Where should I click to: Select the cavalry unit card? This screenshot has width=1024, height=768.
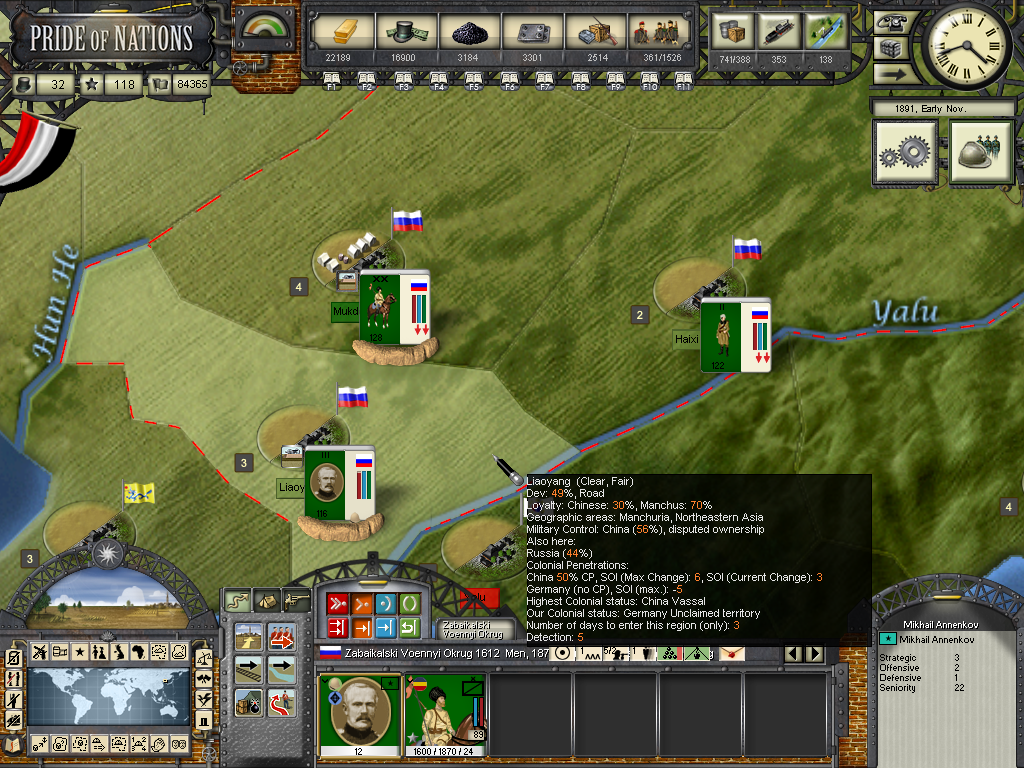click(x=444, y=716)
